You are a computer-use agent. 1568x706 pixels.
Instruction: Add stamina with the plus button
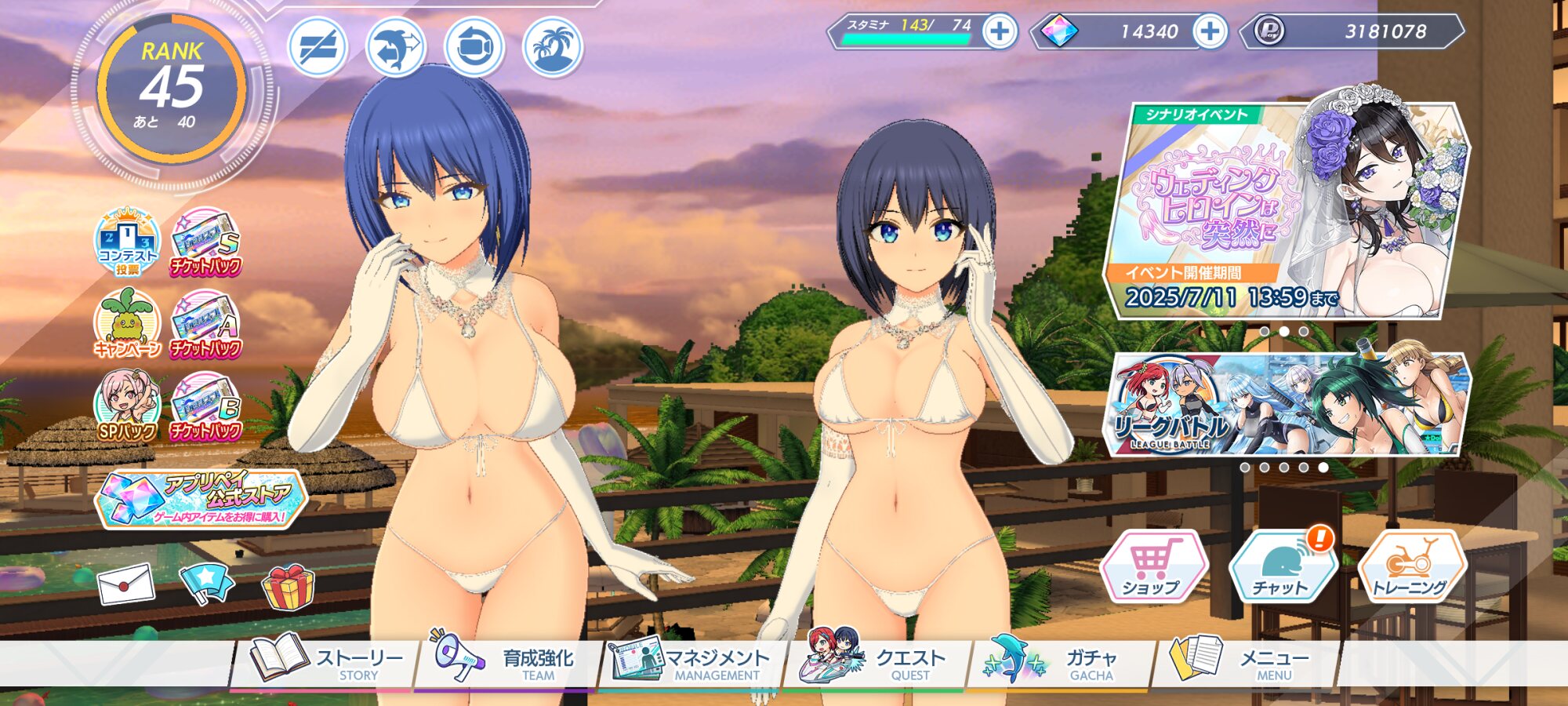(x=1000, y=31)
